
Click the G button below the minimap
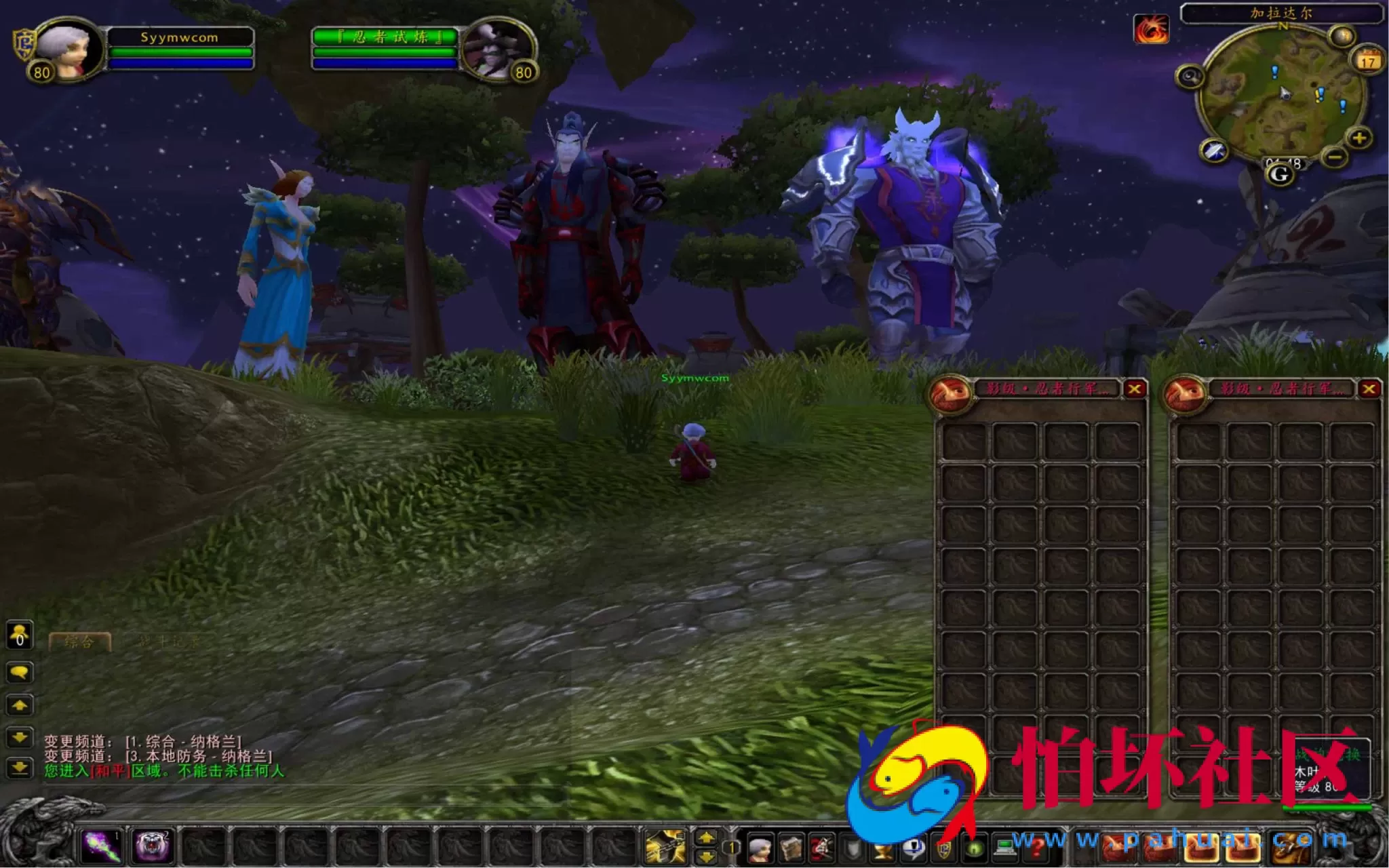(1278, 176)
